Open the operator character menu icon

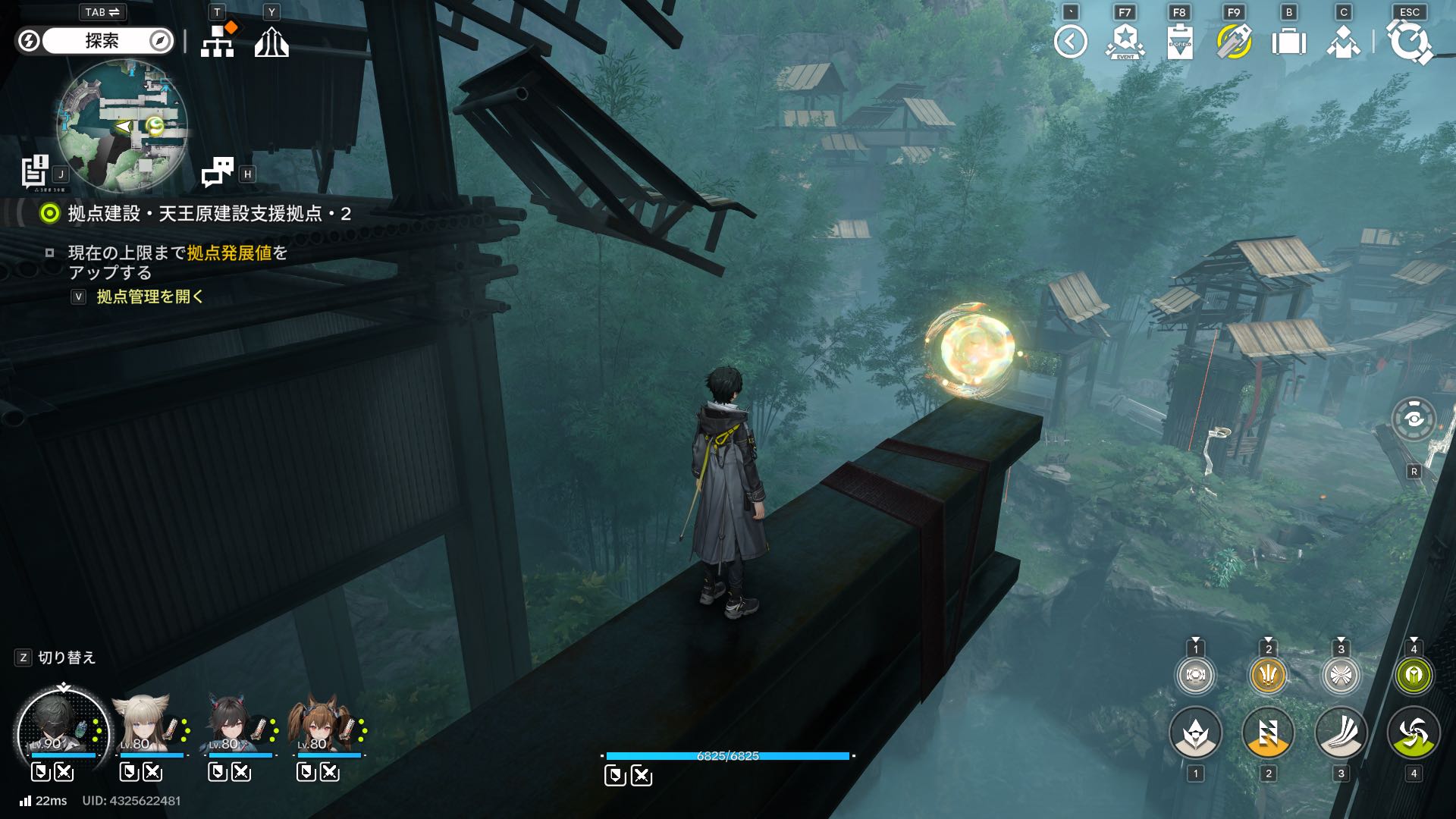pos(1343,42)
